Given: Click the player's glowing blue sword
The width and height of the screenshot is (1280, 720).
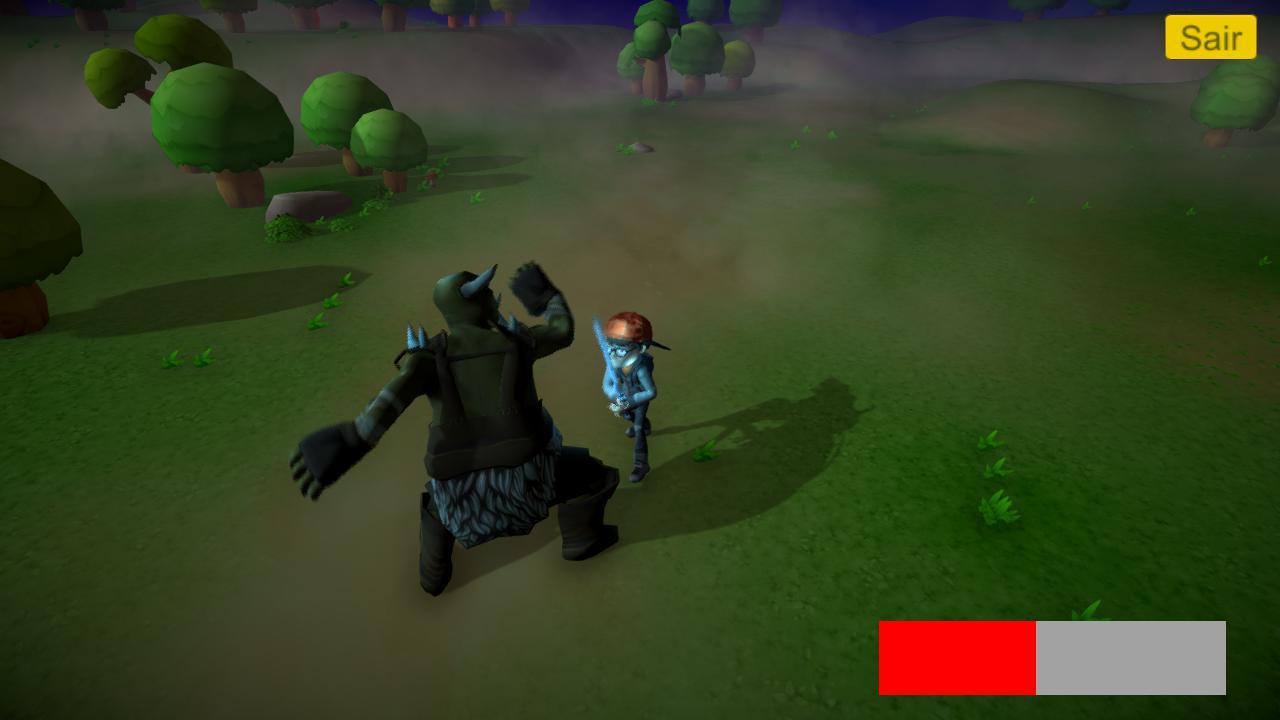Looking at the screenshot, I should point(607,360).
